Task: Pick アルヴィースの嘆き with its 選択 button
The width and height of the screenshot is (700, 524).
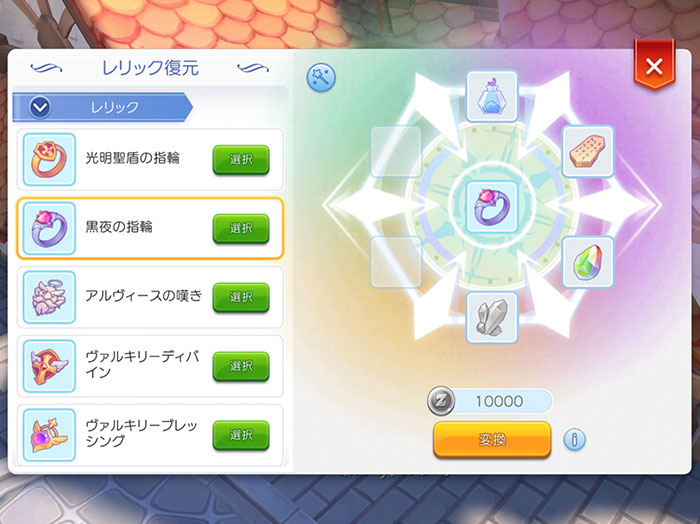Action: [241, 297]
